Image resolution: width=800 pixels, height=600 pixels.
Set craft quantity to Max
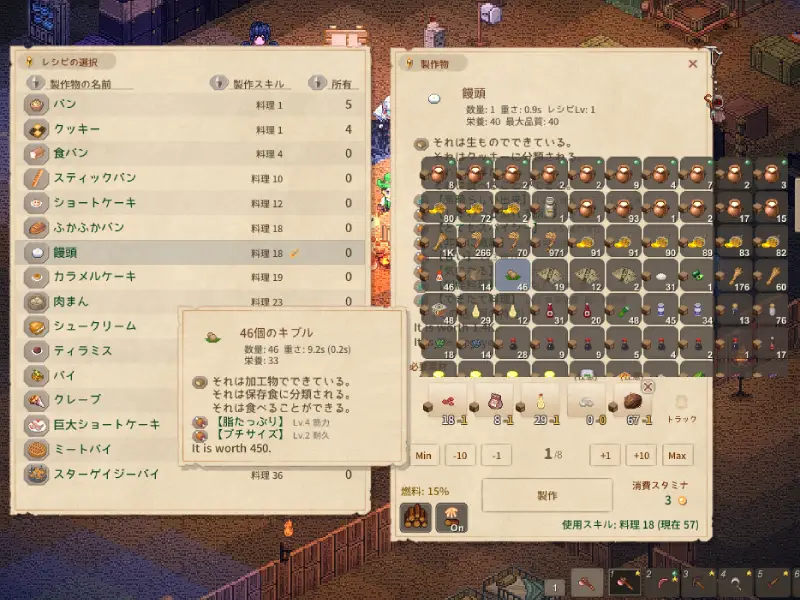tap(677, 455)
